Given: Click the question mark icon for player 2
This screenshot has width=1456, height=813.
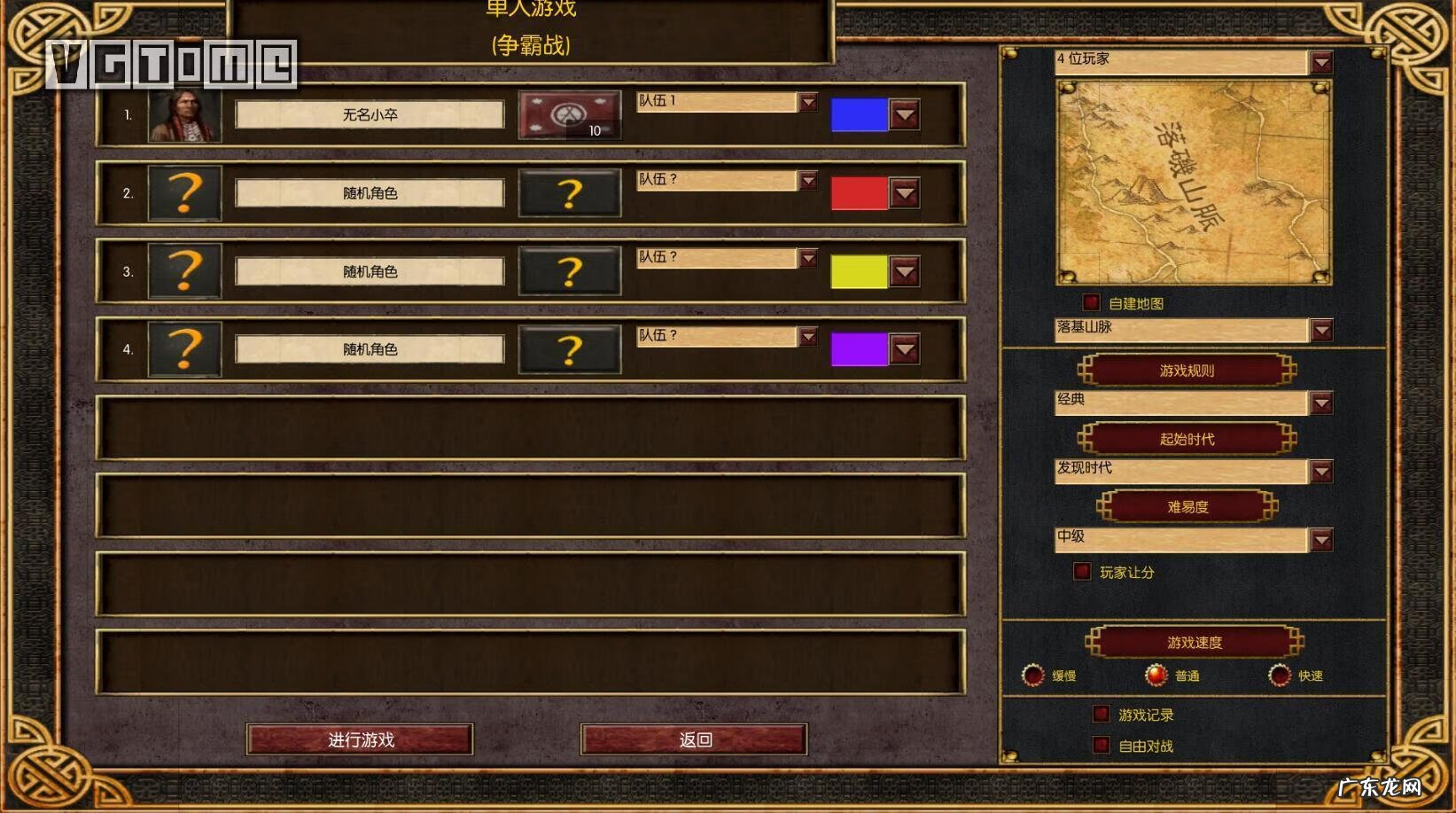Looking at the screenshot, I should pos(183,193).
